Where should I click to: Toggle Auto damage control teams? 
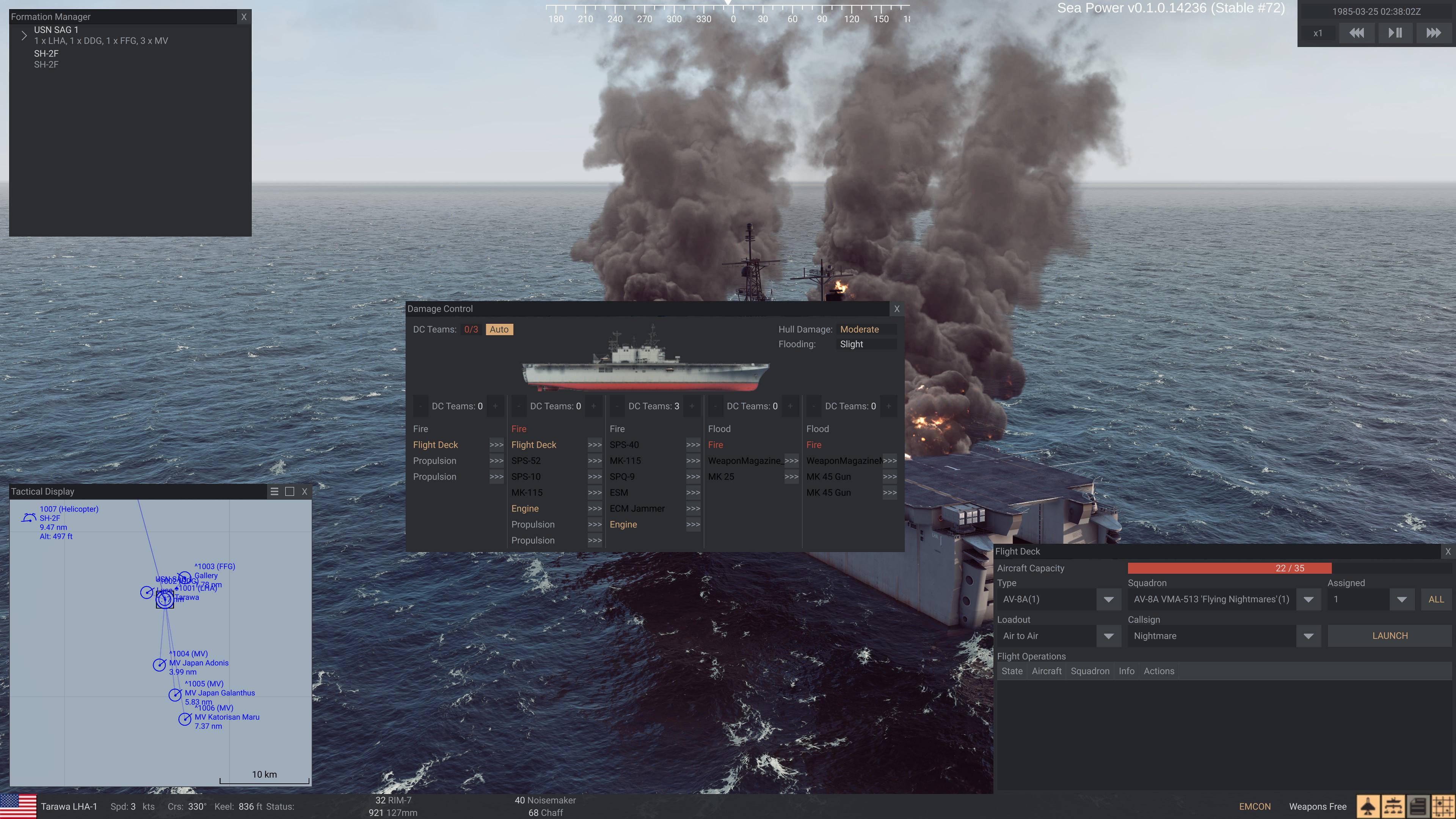(x=499, y=329)
